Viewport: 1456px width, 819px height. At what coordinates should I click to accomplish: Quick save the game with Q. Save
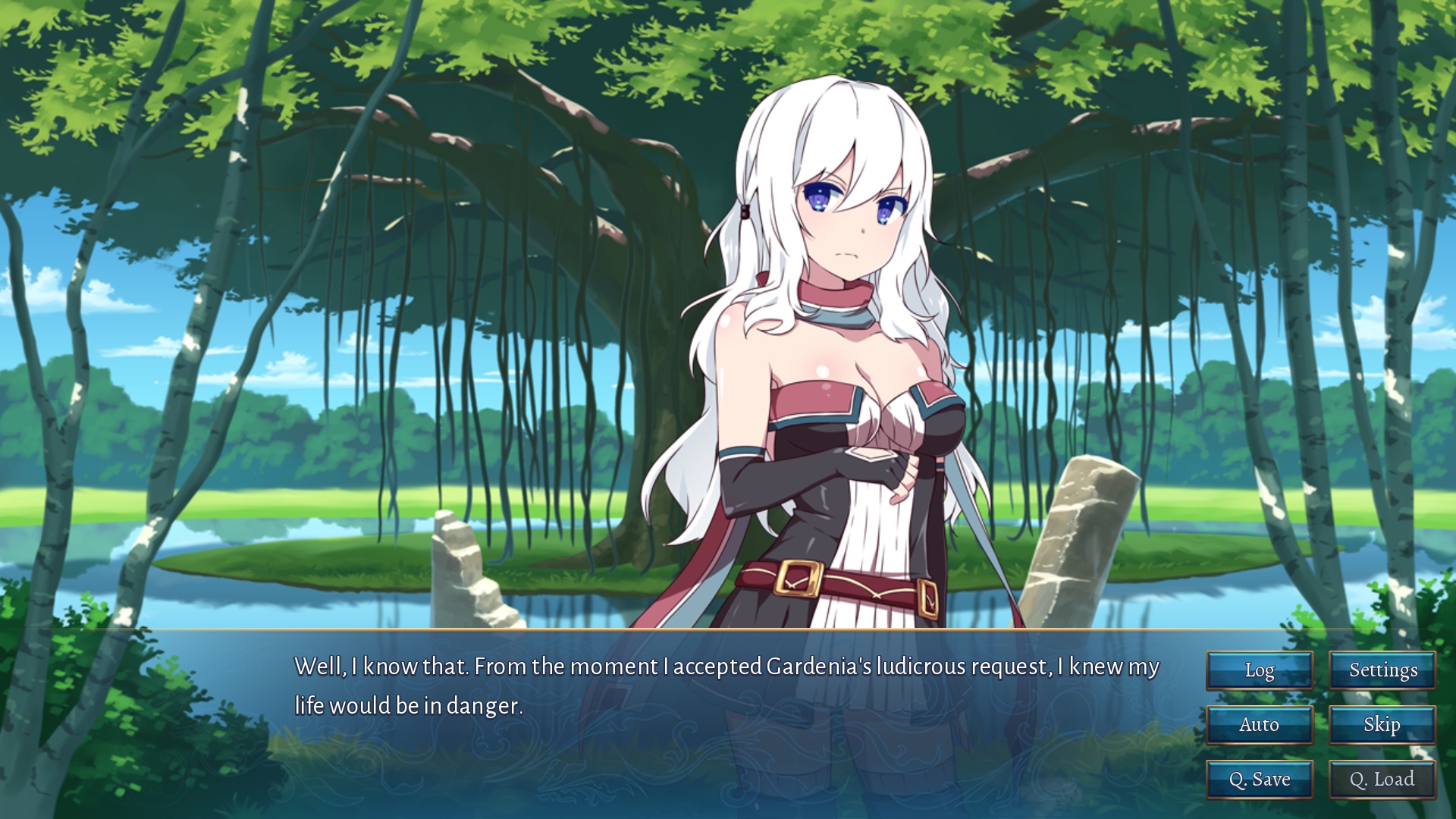click(1260, 779)
